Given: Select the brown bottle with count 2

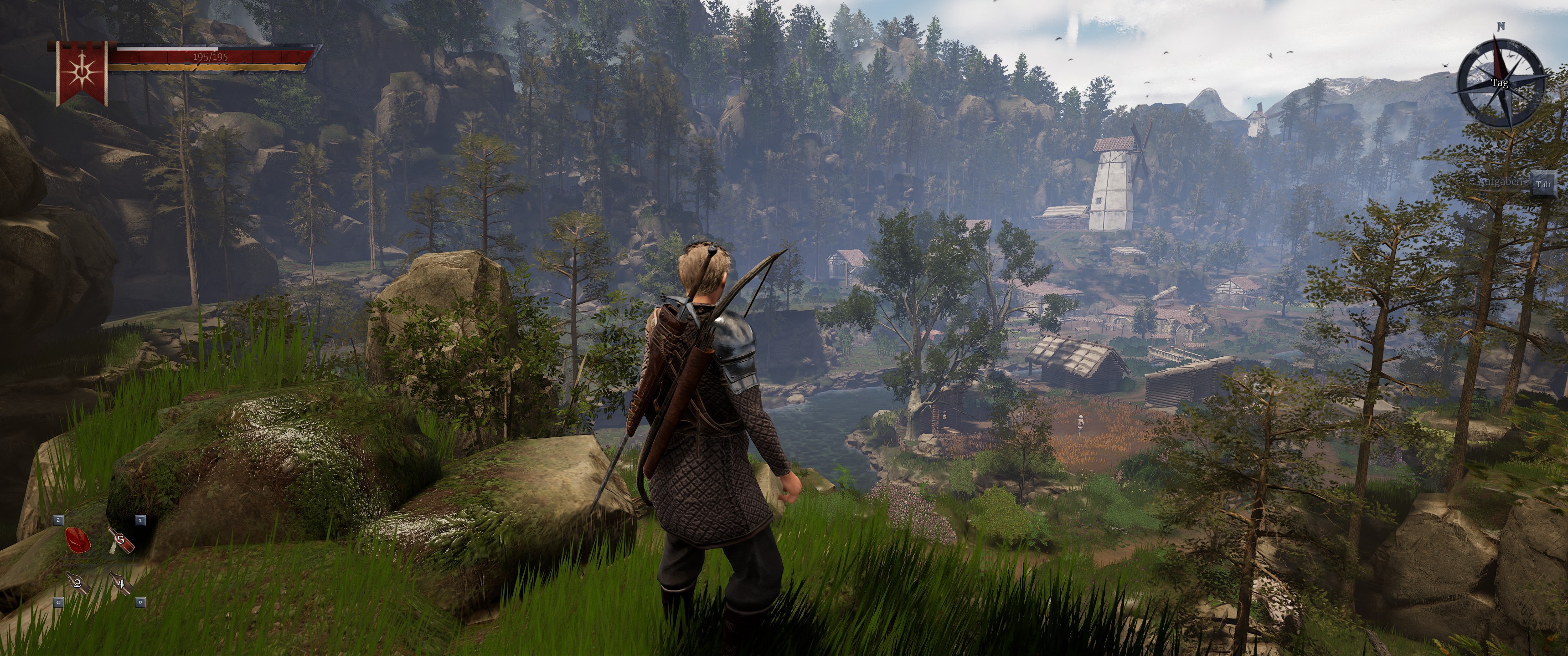Looking at the screenshot, I should [x=77, y=583].
